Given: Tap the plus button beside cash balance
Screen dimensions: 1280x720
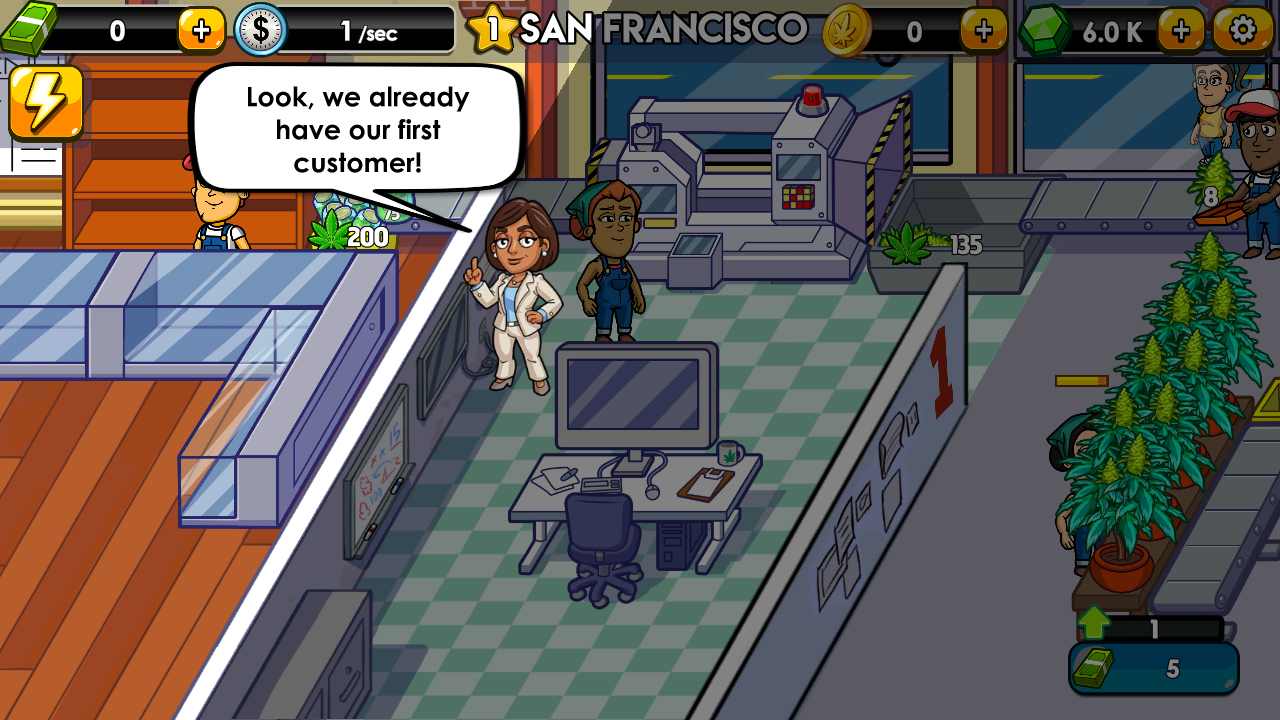Looking at the screenshot, I should (201, 30).
